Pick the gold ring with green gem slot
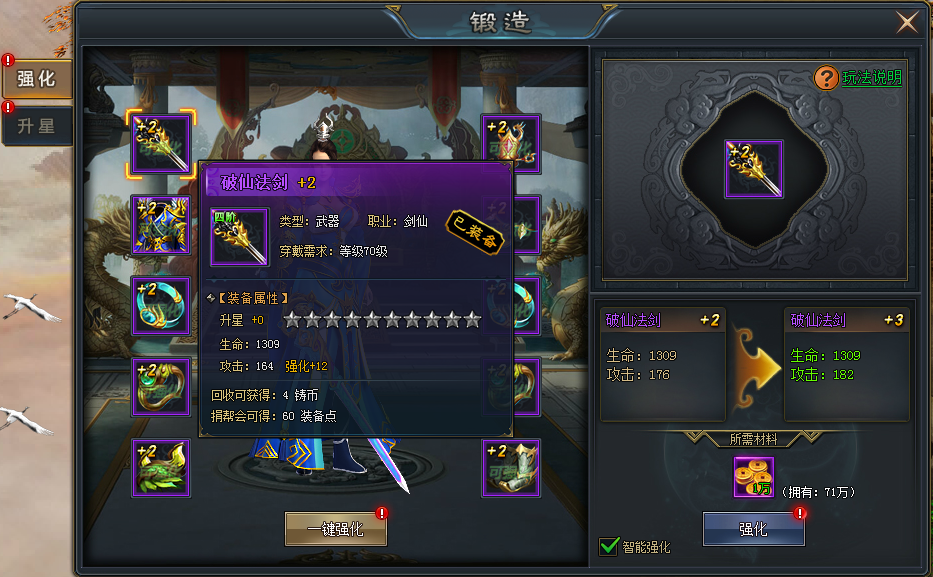 (x=161, y=387)
